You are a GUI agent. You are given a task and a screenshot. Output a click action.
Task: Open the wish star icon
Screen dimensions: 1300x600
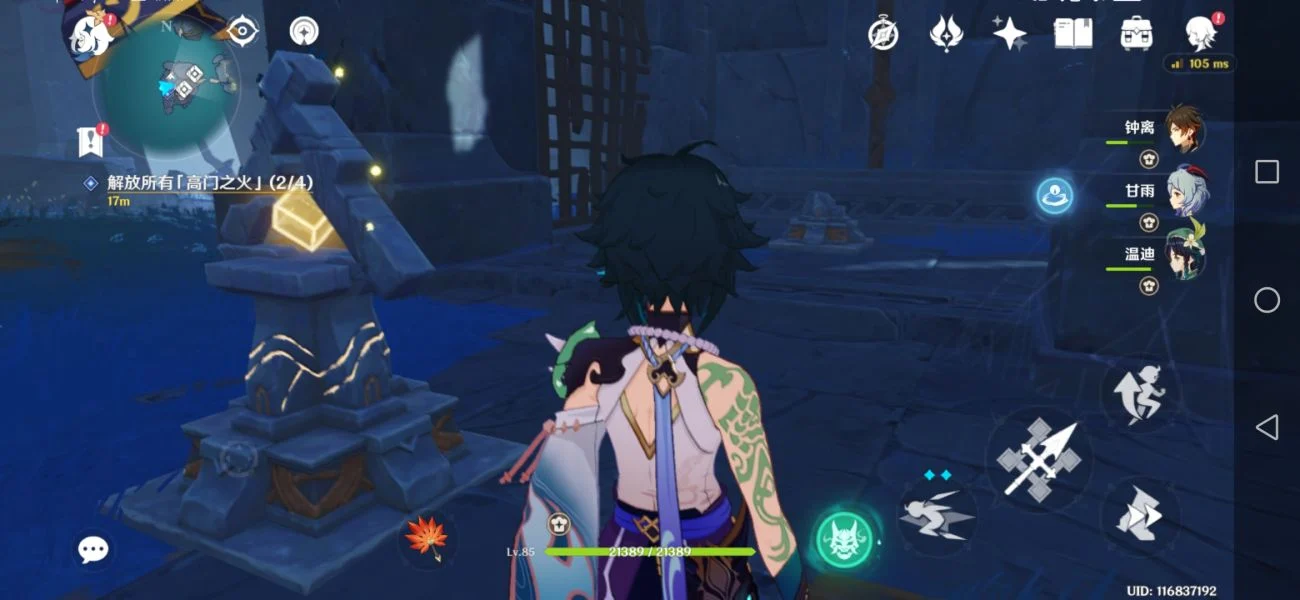pyautogui.click(x=1009, y=34)
